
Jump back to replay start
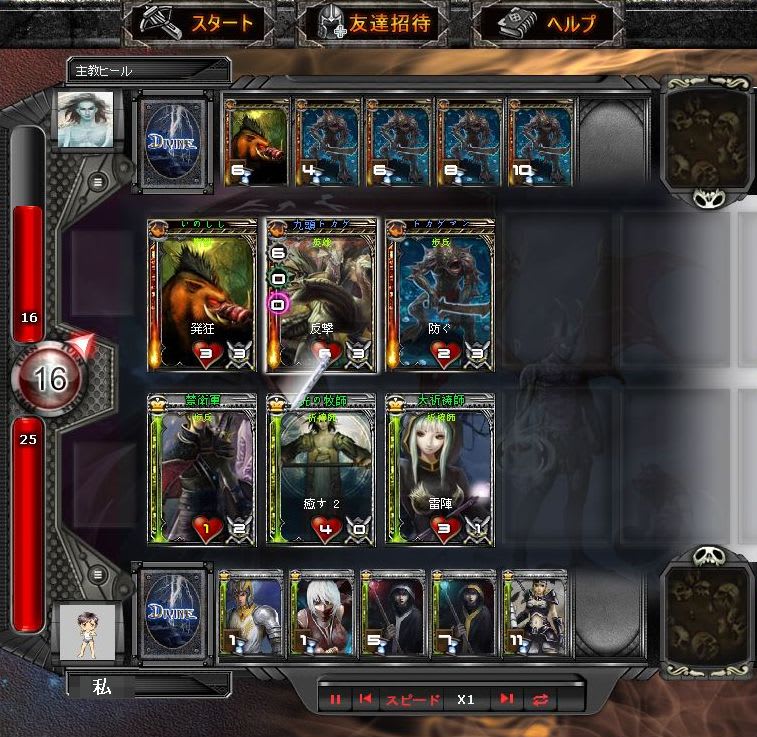[366, 700]
